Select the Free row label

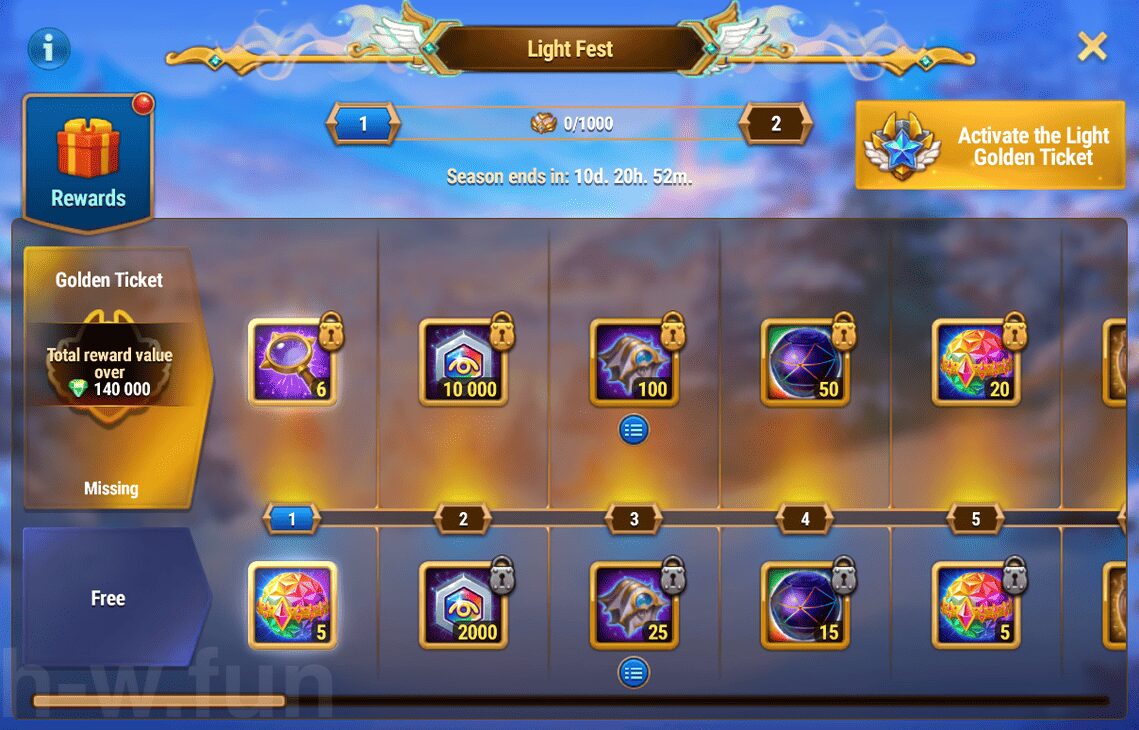click(109, 598)
